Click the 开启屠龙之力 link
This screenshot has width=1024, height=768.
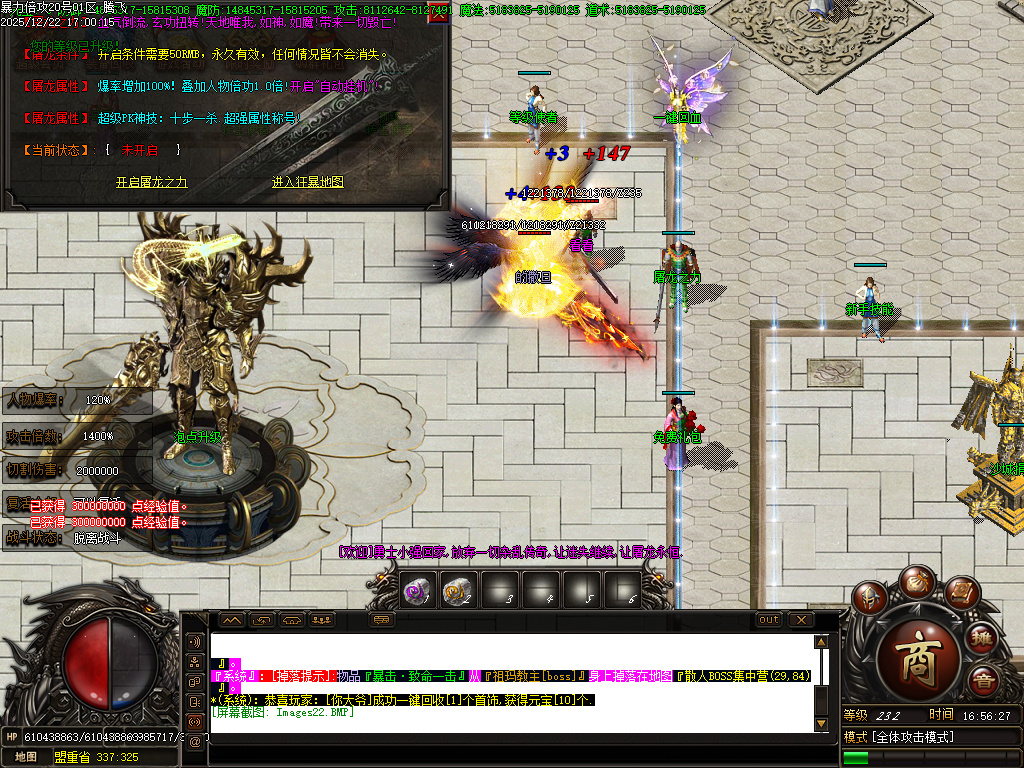[151, 182]
